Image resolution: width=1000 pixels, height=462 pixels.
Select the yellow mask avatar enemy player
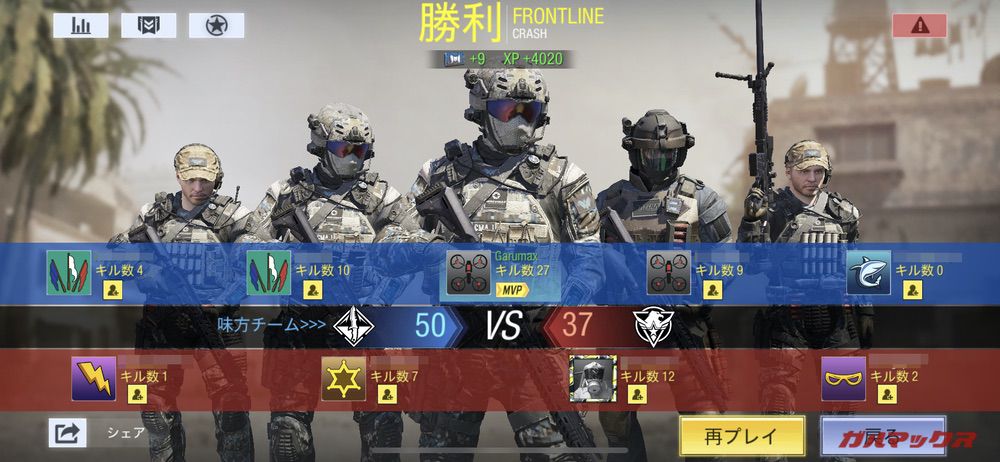(843, 379)
